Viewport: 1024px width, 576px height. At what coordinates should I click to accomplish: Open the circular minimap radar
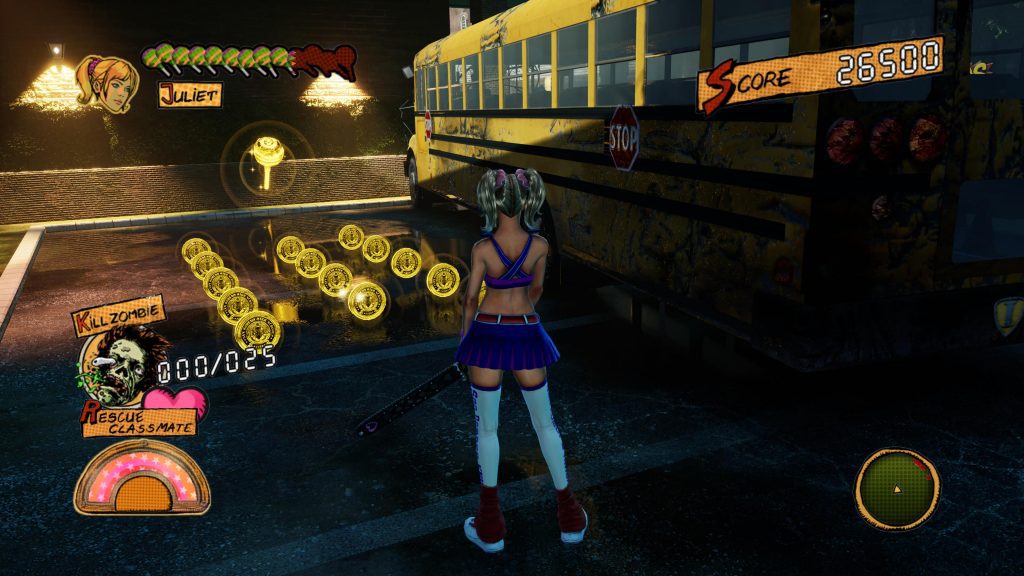tap(897, 489)
